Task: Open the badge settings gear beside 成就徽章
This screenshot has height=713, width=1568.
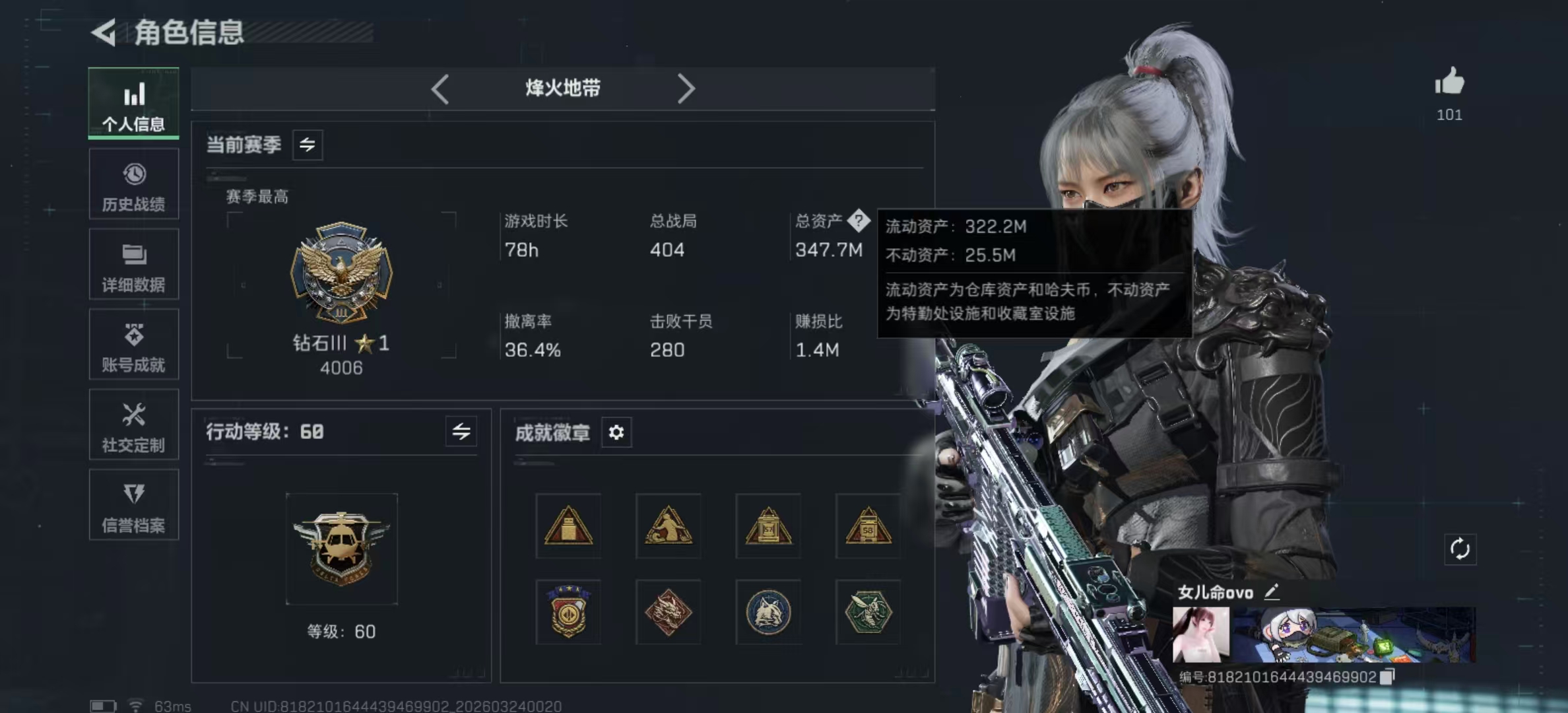Action: (x=616, y=432)
